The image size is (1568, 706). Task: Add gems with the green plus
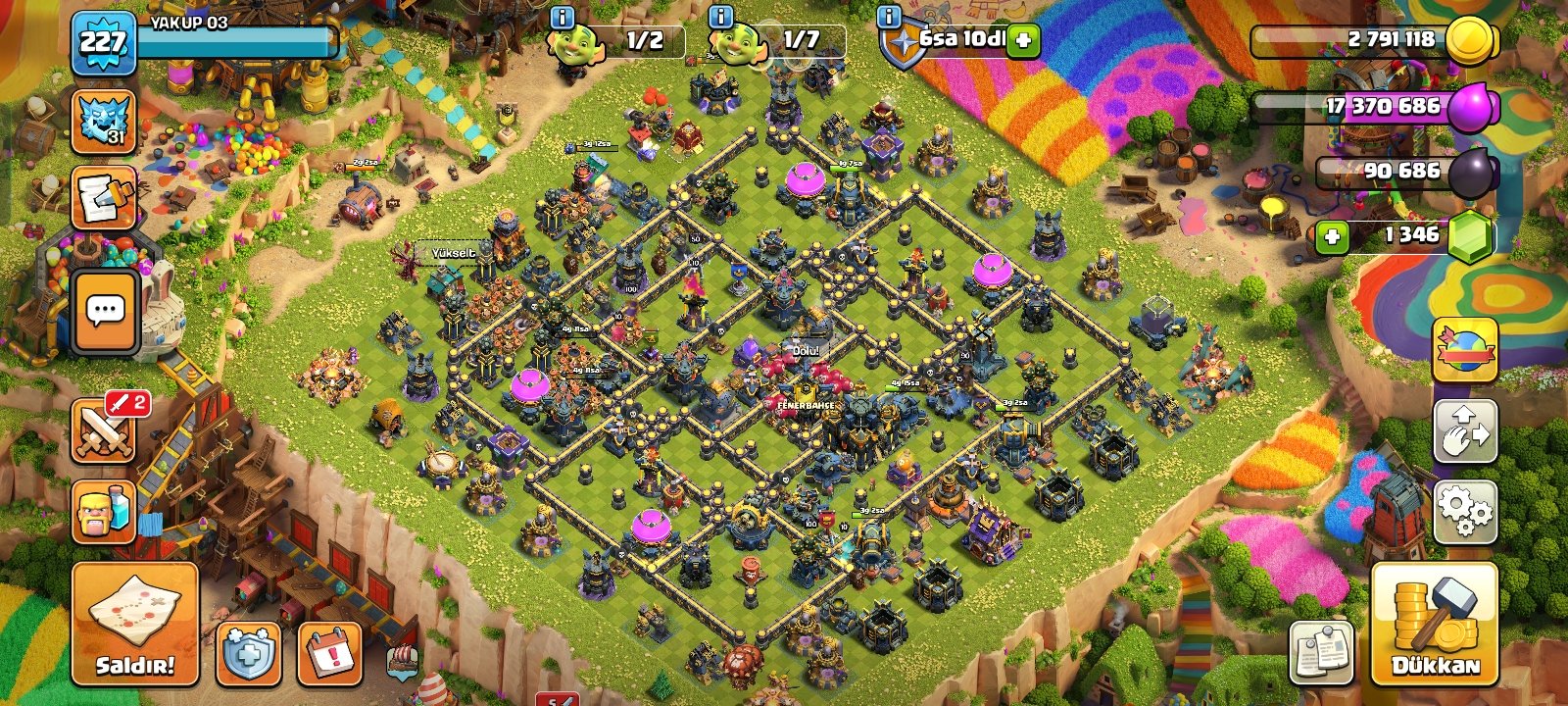[1331, 236]
